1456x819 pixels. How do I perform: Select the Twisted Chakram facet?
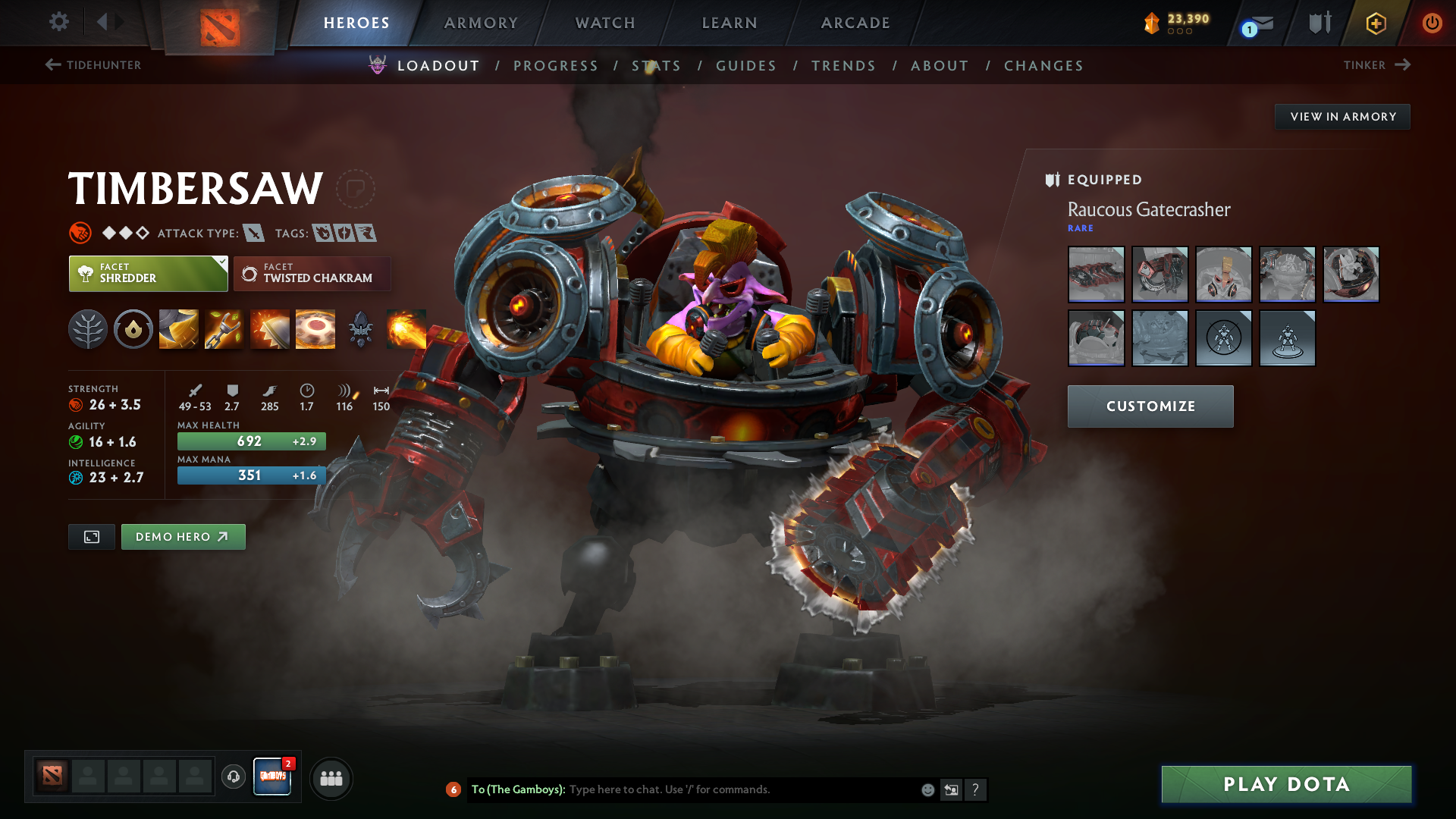pyautogui.click(x=312, y=274)
